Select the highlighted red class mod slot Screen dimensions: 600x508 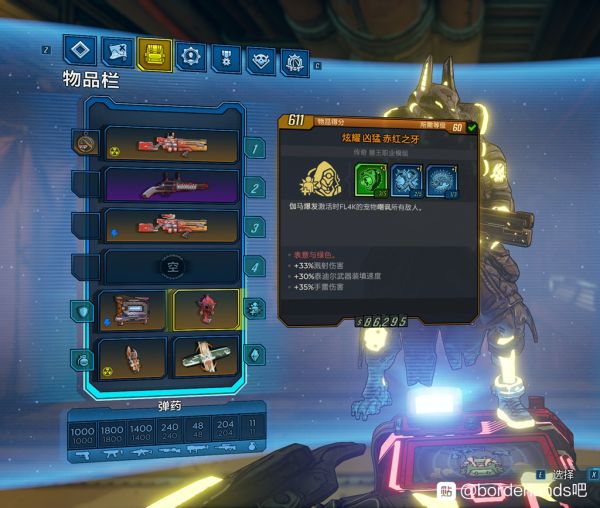point(206,310)
